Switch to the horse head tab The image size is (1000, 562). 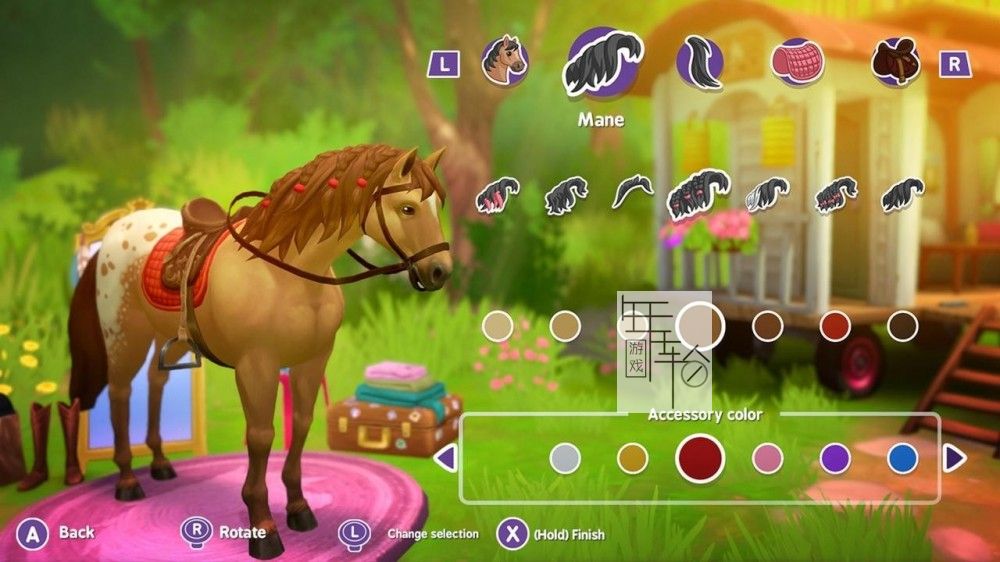point(505,61)
